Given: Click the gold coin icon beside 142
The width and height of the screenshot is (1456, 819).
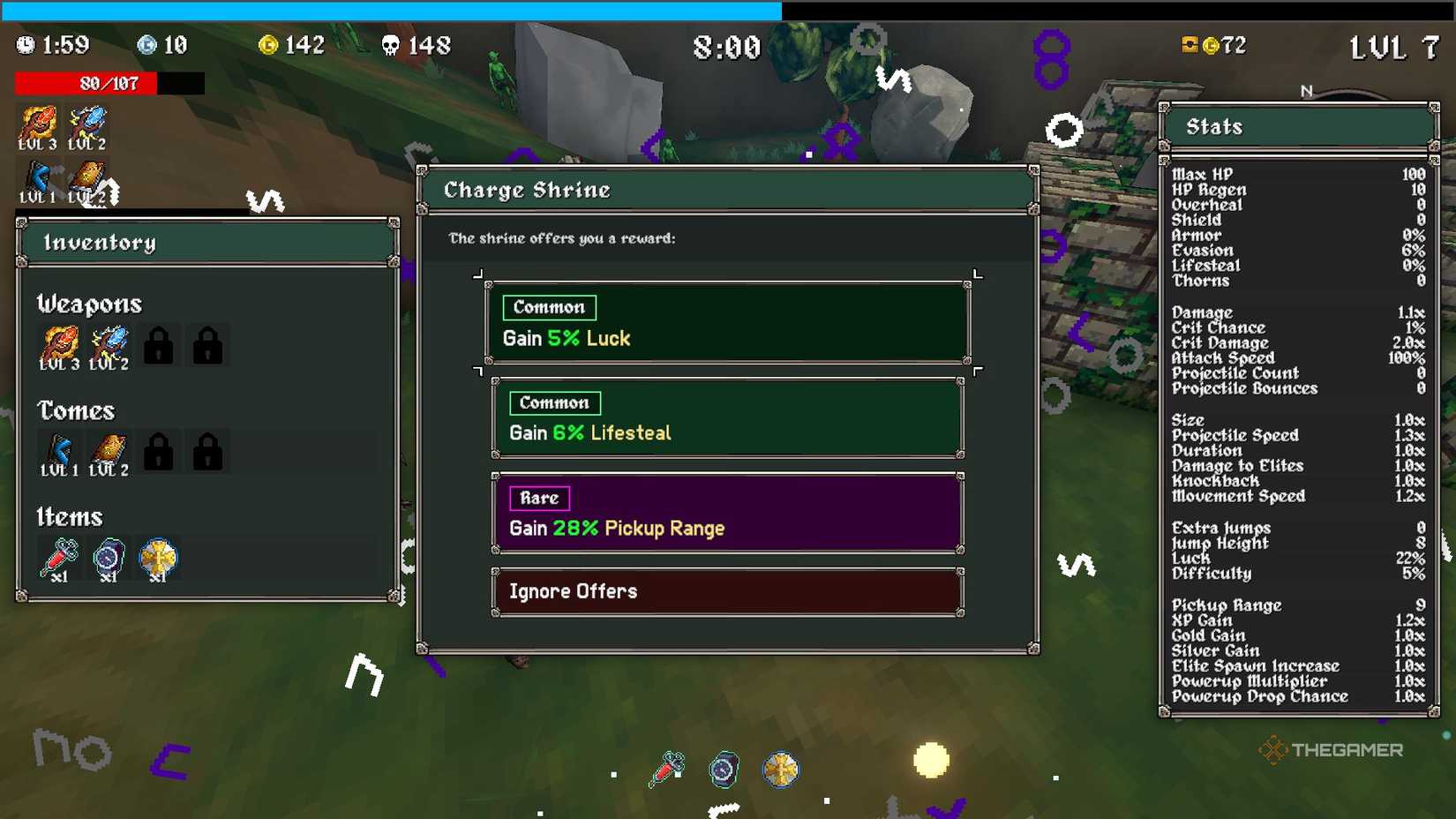Looking at the screenshot, I should 268,44.
